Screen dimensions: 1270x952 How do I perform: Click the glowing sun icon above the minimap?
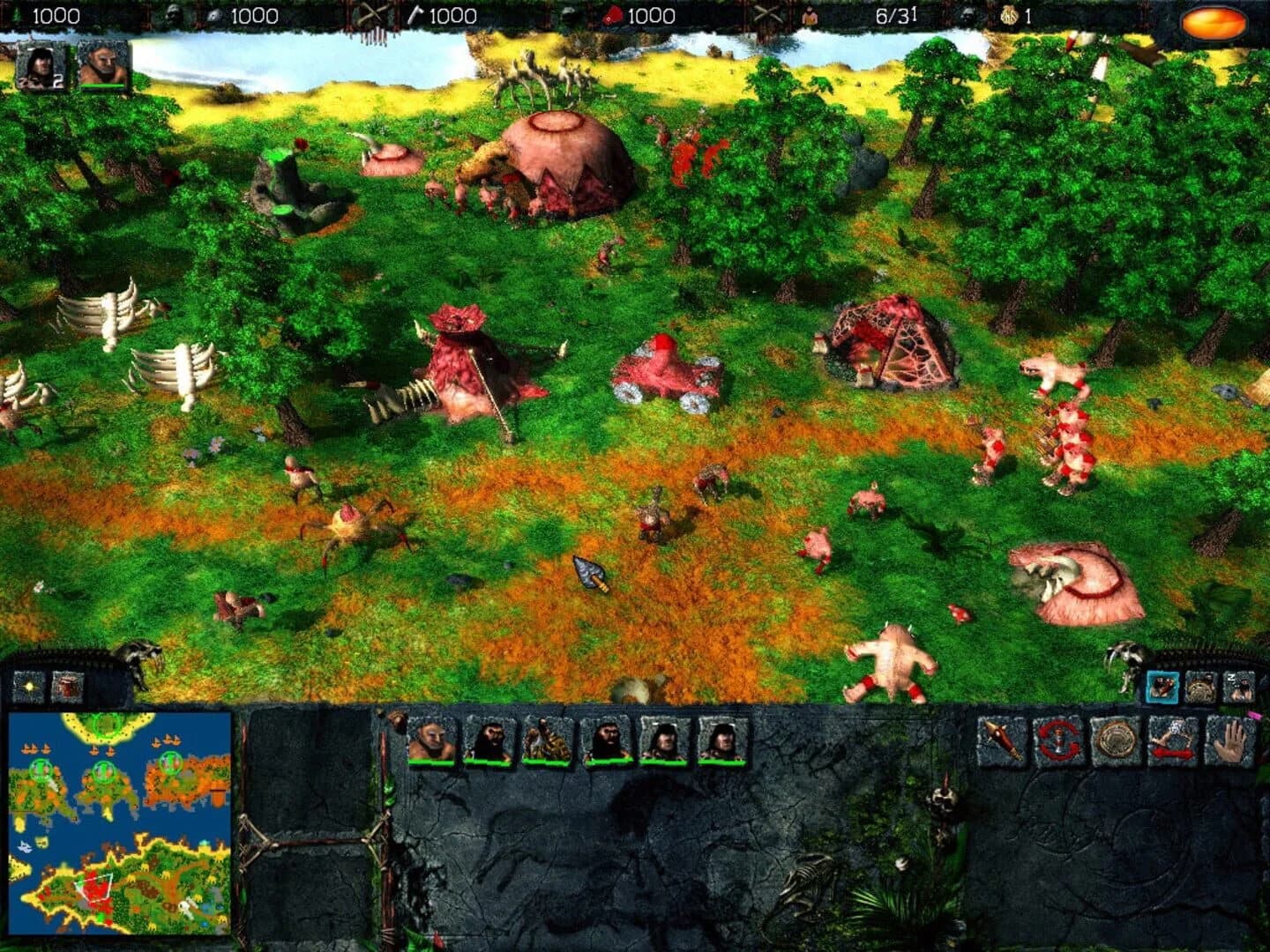pyautogui.click(x=26, y=686)
